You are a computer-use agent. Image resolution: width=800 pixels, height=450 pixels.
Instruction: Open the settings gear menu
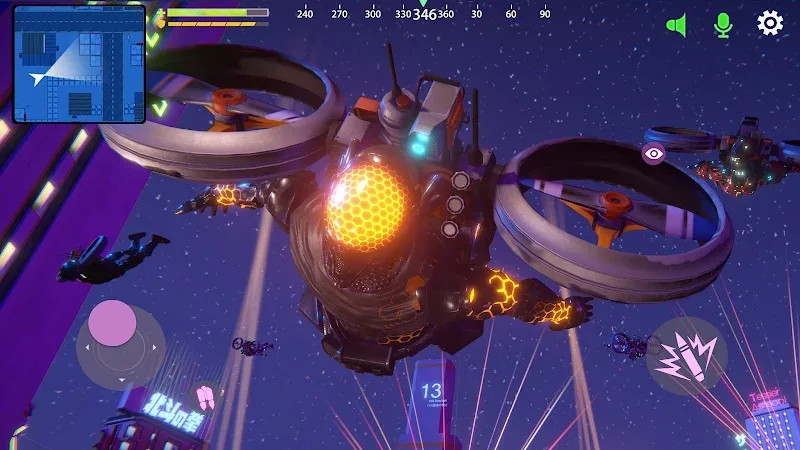point(769,23)
